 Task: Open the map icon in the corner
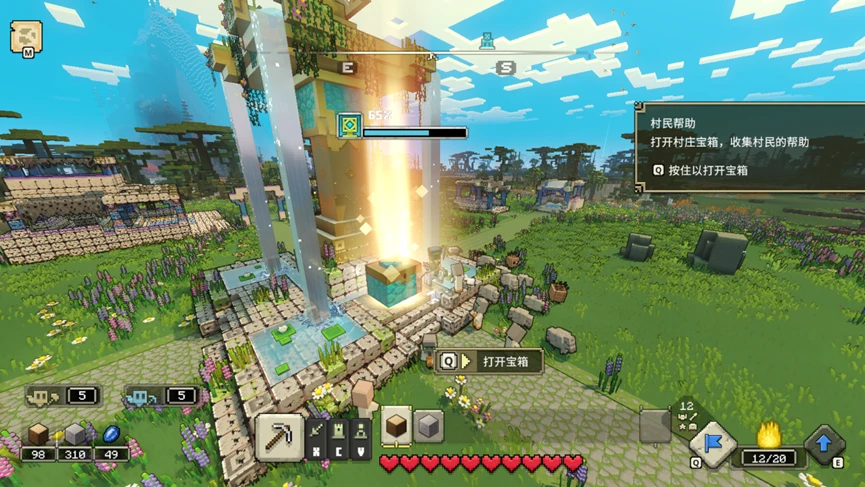click(24, 37)
